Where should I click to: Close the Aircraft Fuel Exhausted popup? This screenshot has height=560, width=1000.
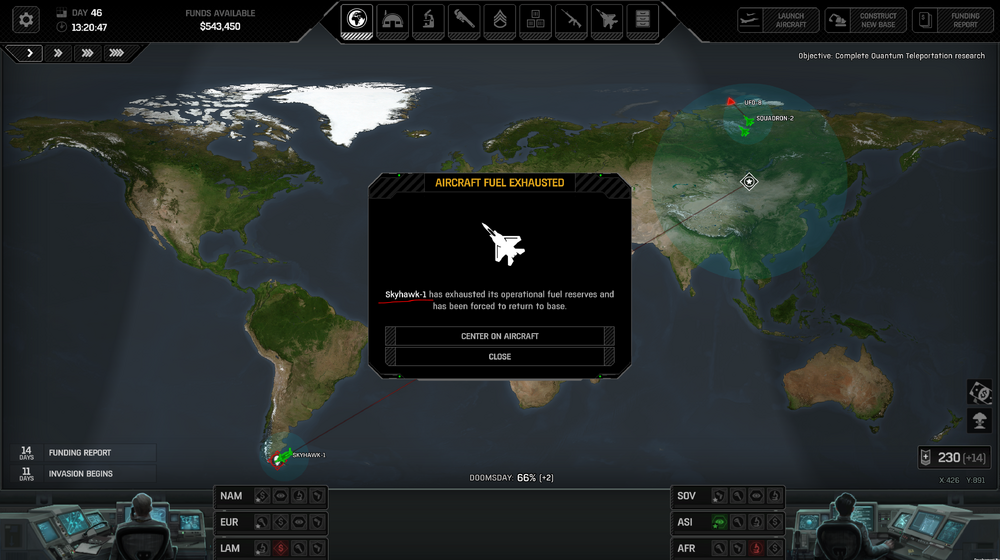coord(500,356)
